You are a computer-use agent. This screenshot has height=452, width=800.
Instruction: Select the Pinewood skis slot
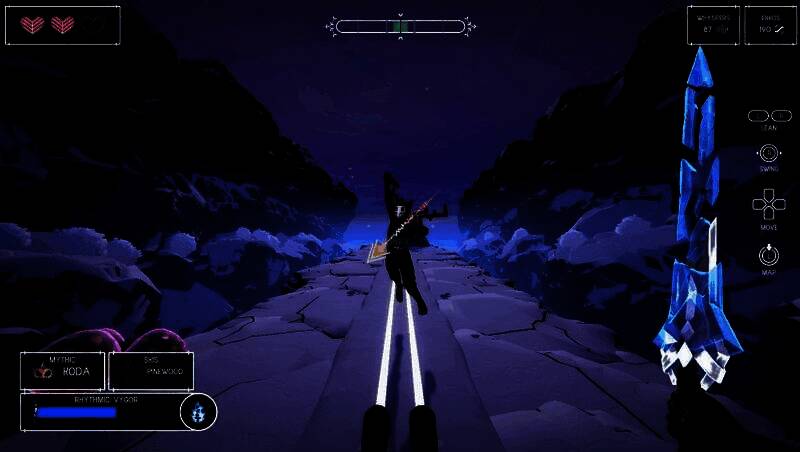click(151, 370)
